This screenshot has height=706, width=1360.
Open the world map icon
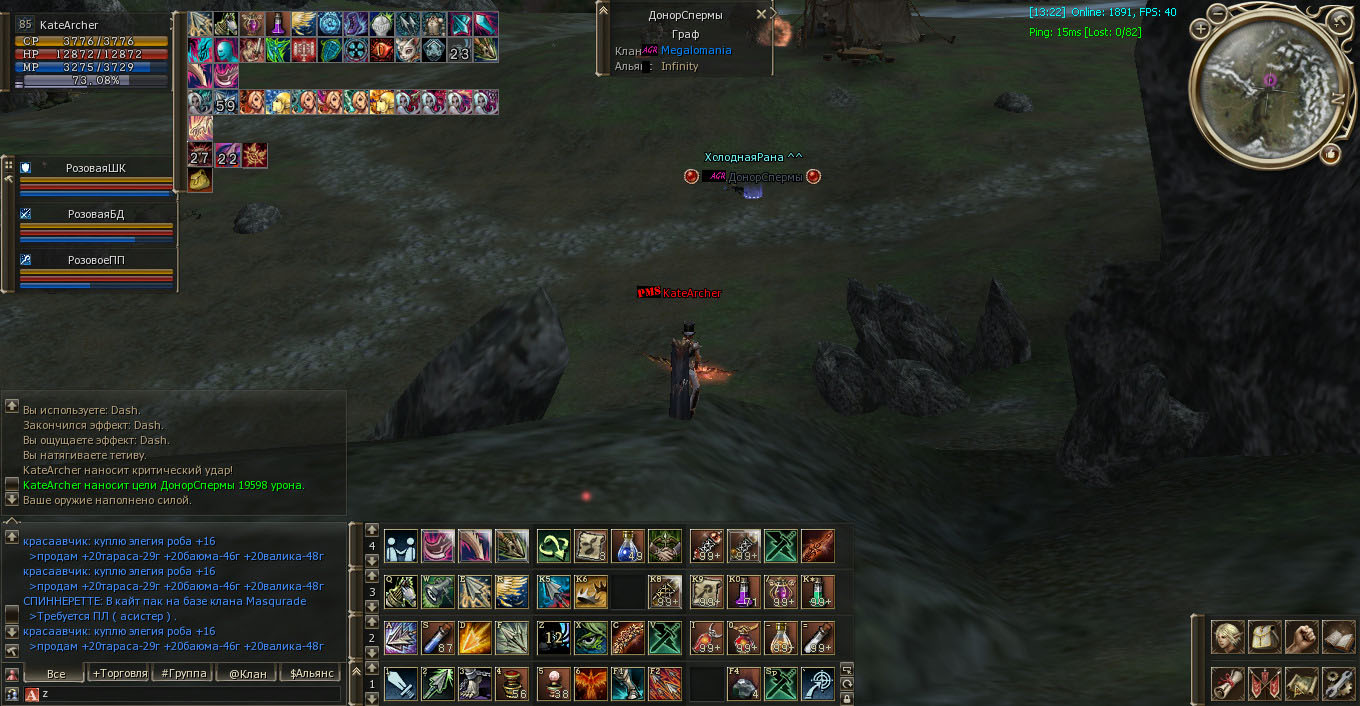1301,683
